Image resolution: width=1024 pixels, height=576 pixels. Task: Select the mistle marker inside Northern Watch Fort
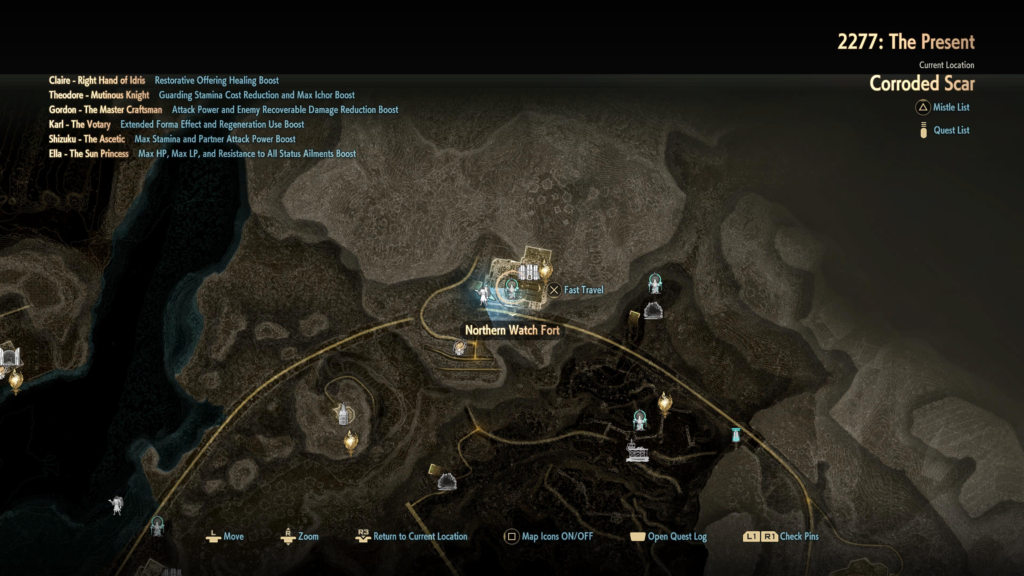tap(511, 289)
